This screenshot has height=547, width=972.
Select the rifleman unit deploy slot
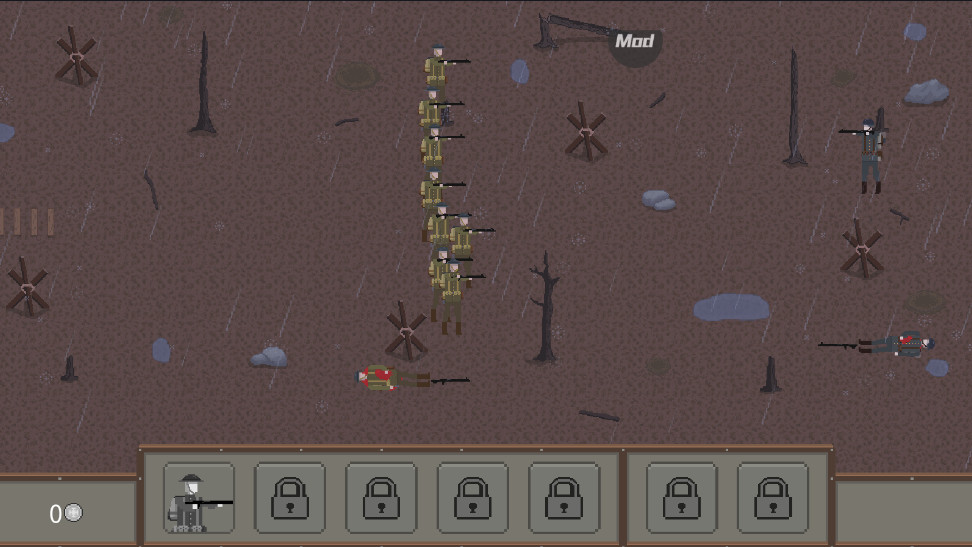tap(199, 498)
